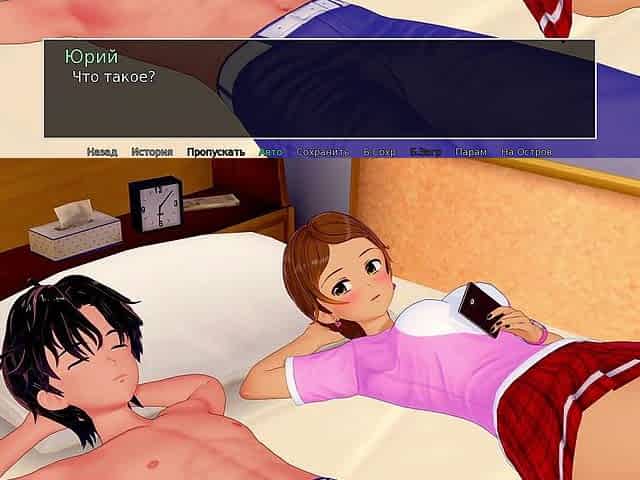Activate Пропускать to skip dialogue

[215, 152]
